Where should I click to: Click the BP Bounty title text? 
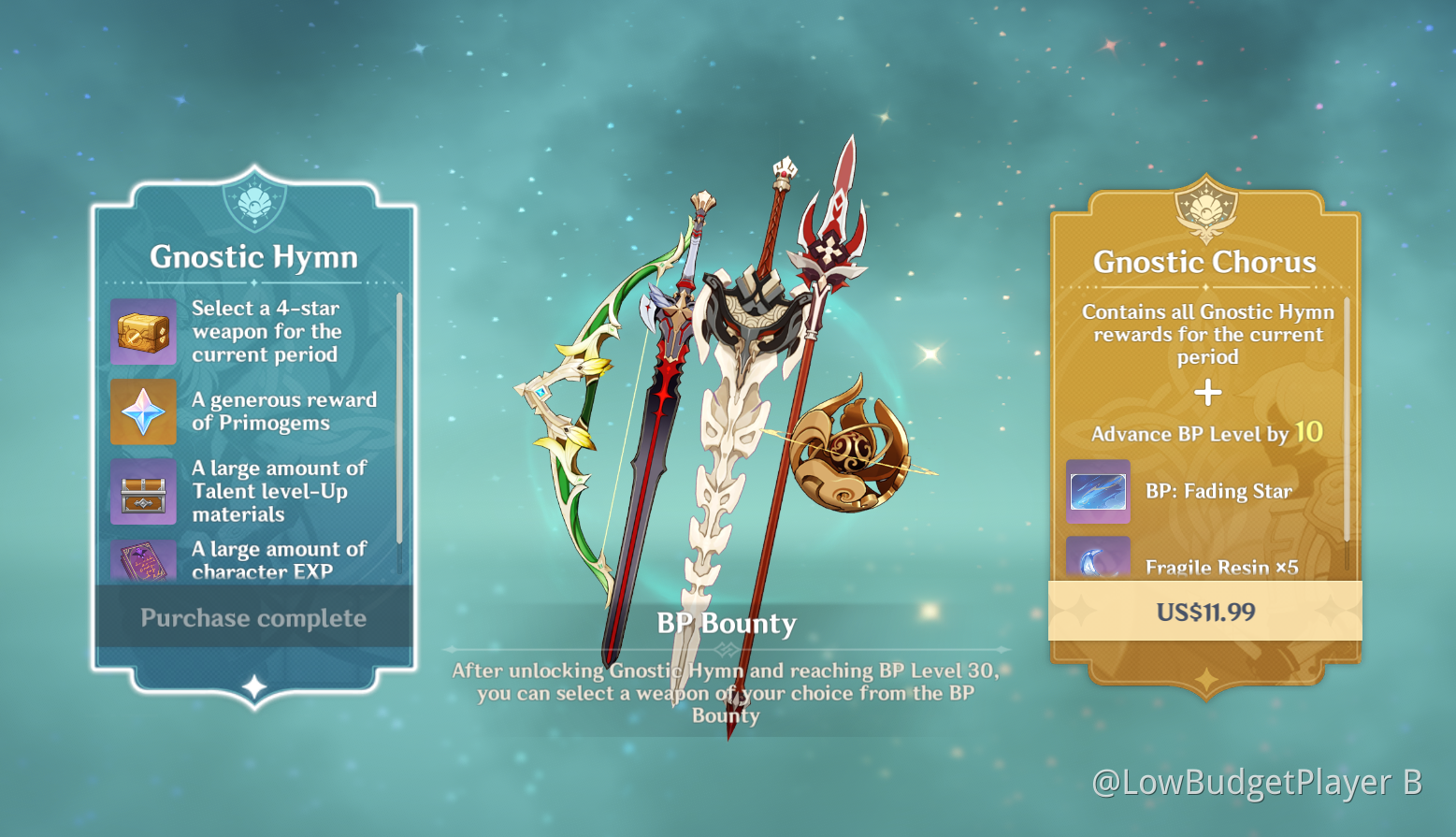point(728,623)
